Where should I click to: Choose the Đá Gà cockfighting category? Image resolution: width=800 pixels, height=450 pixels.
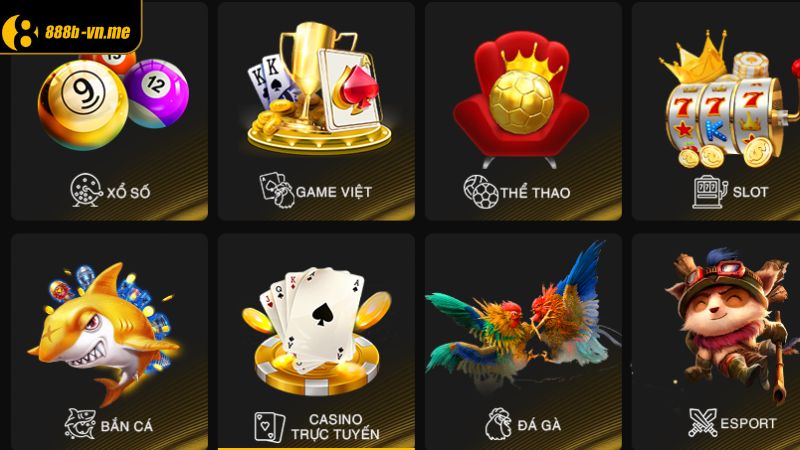(x=522, y=340)
